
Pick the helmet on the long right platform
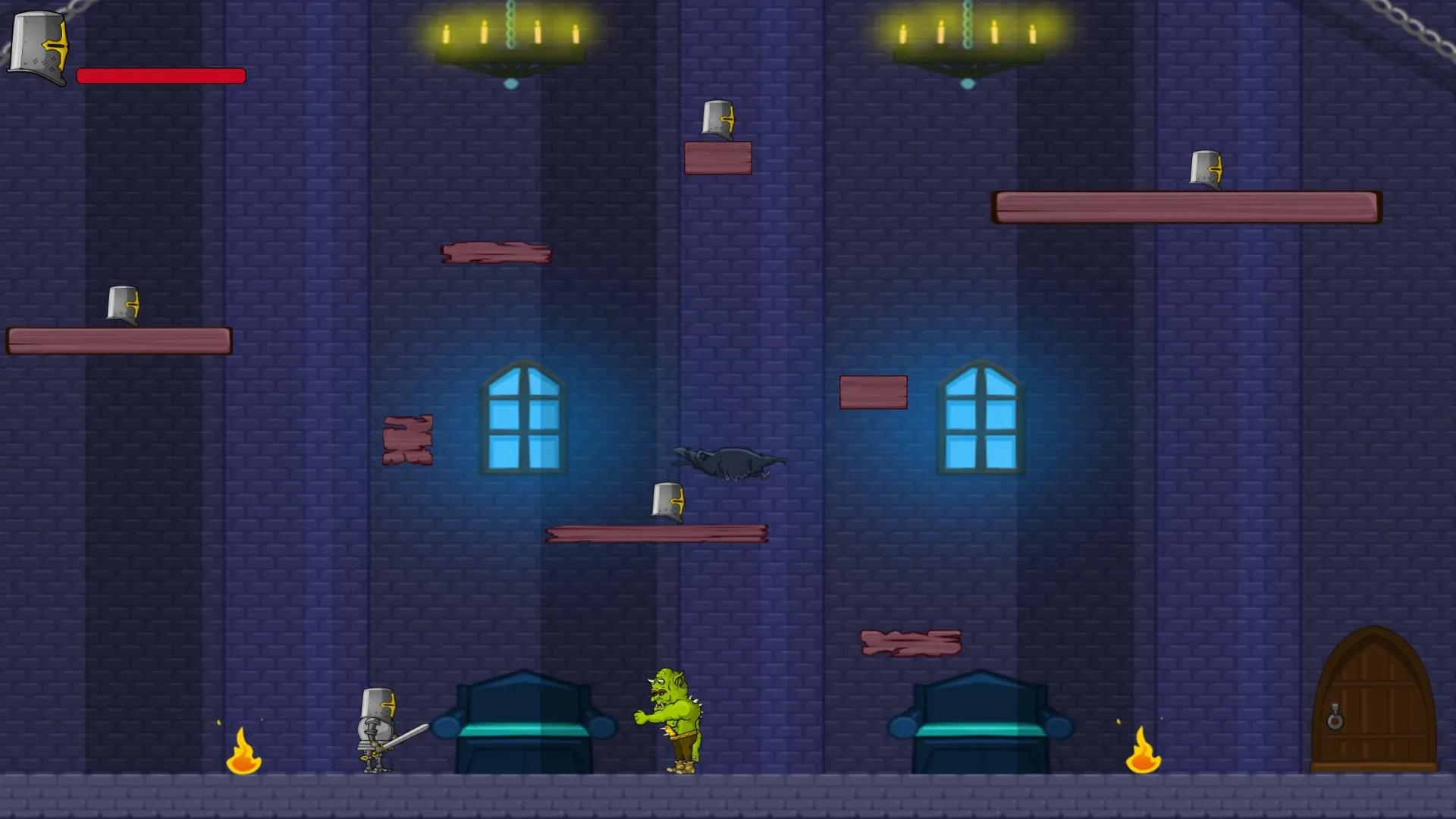[x=1206, y=168]
